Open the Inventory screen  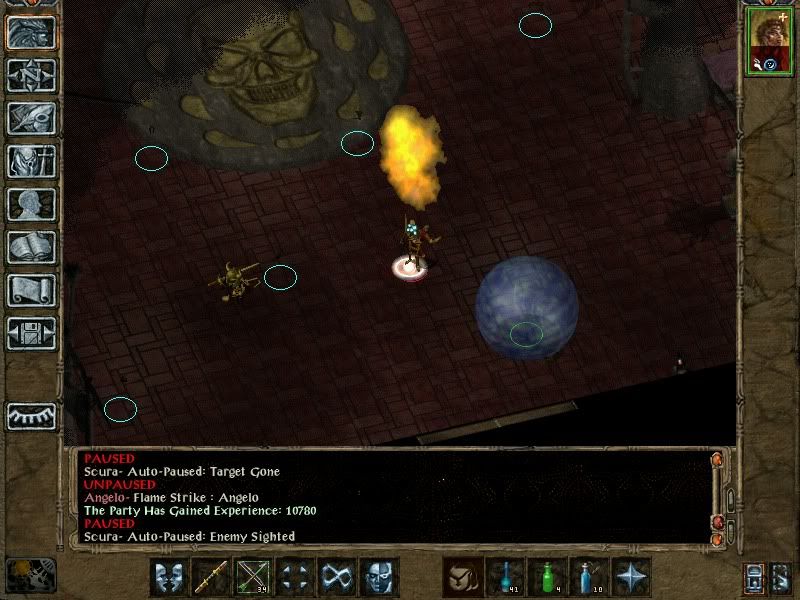coord(31,161)
